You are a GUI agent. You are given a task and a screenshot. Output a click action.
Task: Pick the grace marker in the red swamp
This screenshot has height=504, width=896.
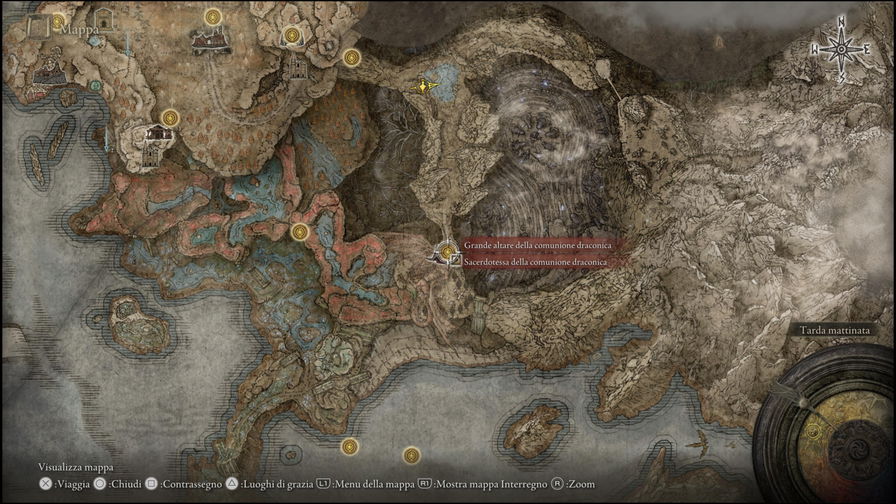(x=299, y=232)
